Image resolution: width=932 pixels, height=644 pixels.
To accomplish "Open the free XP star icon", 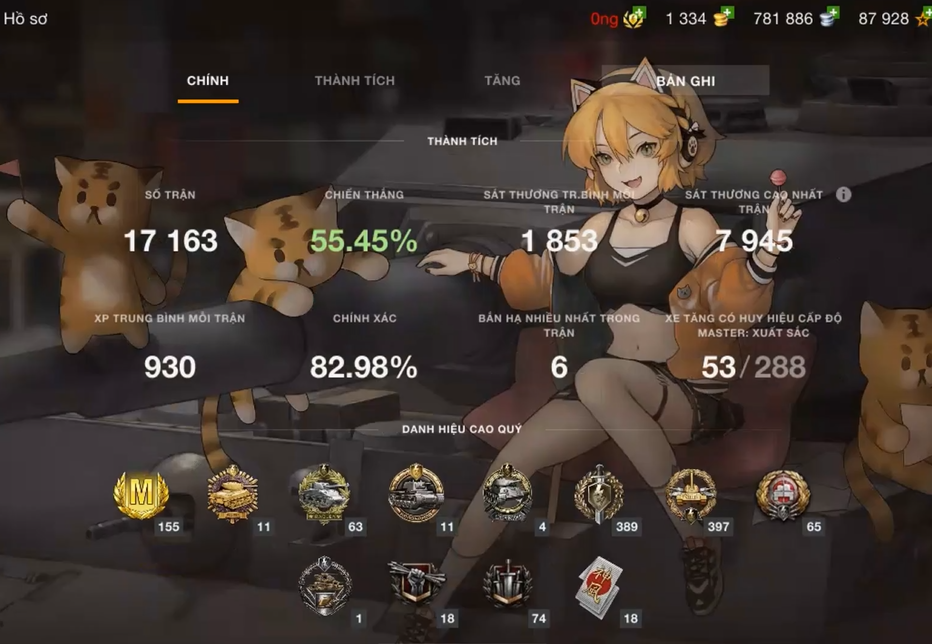I will [x=922, y=18].
